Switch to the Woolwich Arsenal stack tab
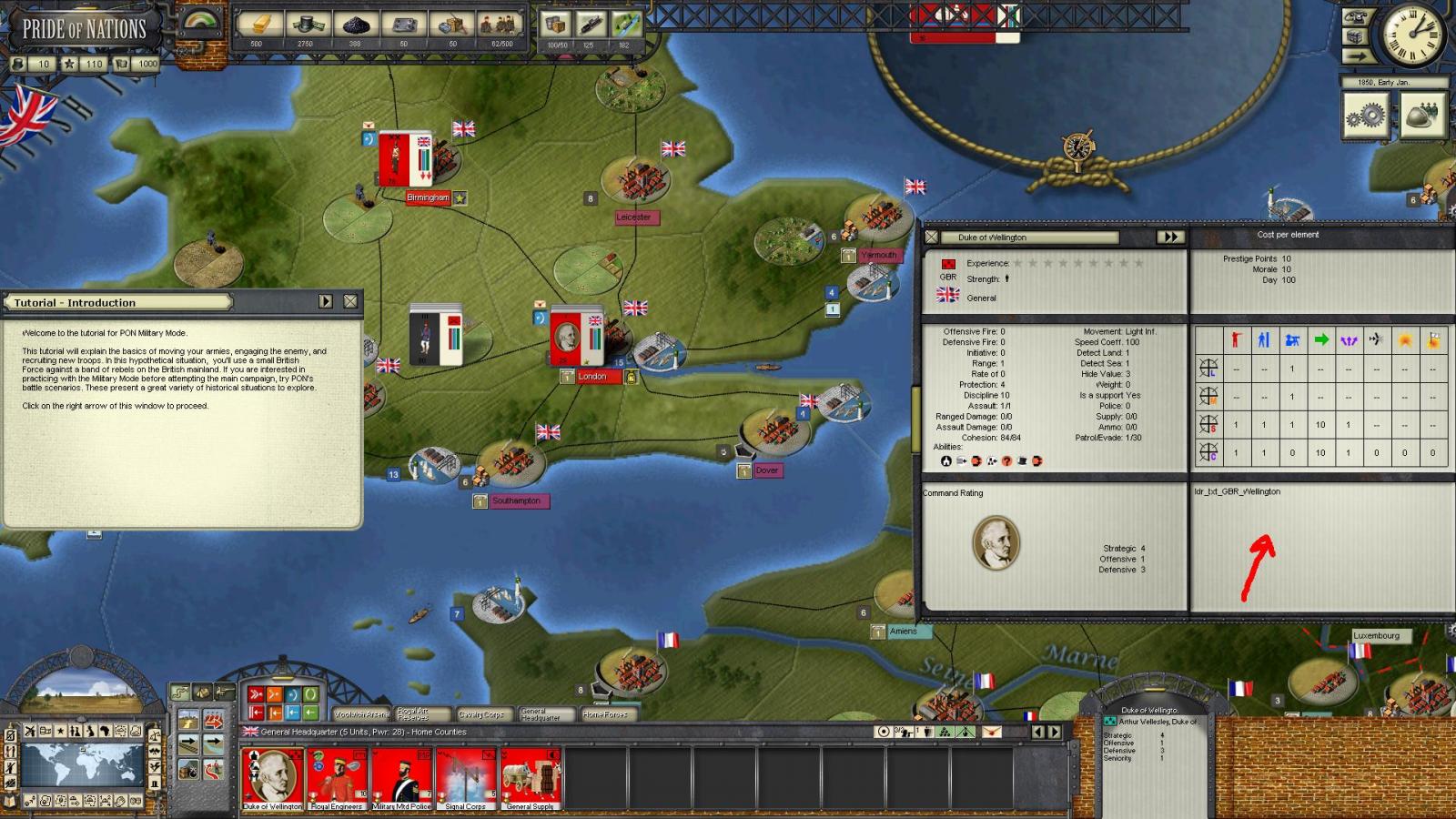Image resolution: width=1456 pixels, height=819 pixels. click(x=360, y=714)
